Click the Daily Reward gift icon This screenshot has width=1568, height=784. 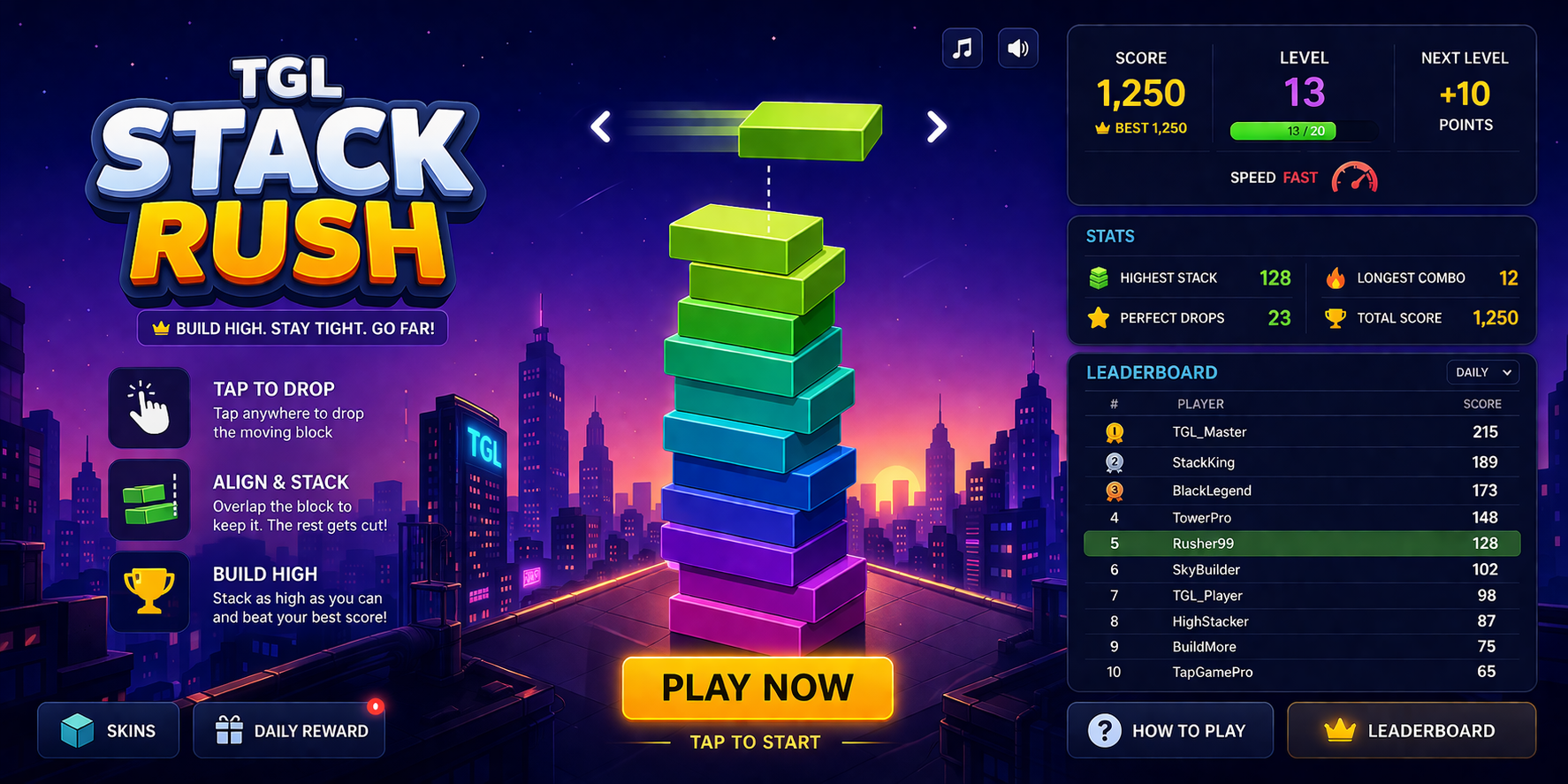pyautogui.click(x=231, y=729)
